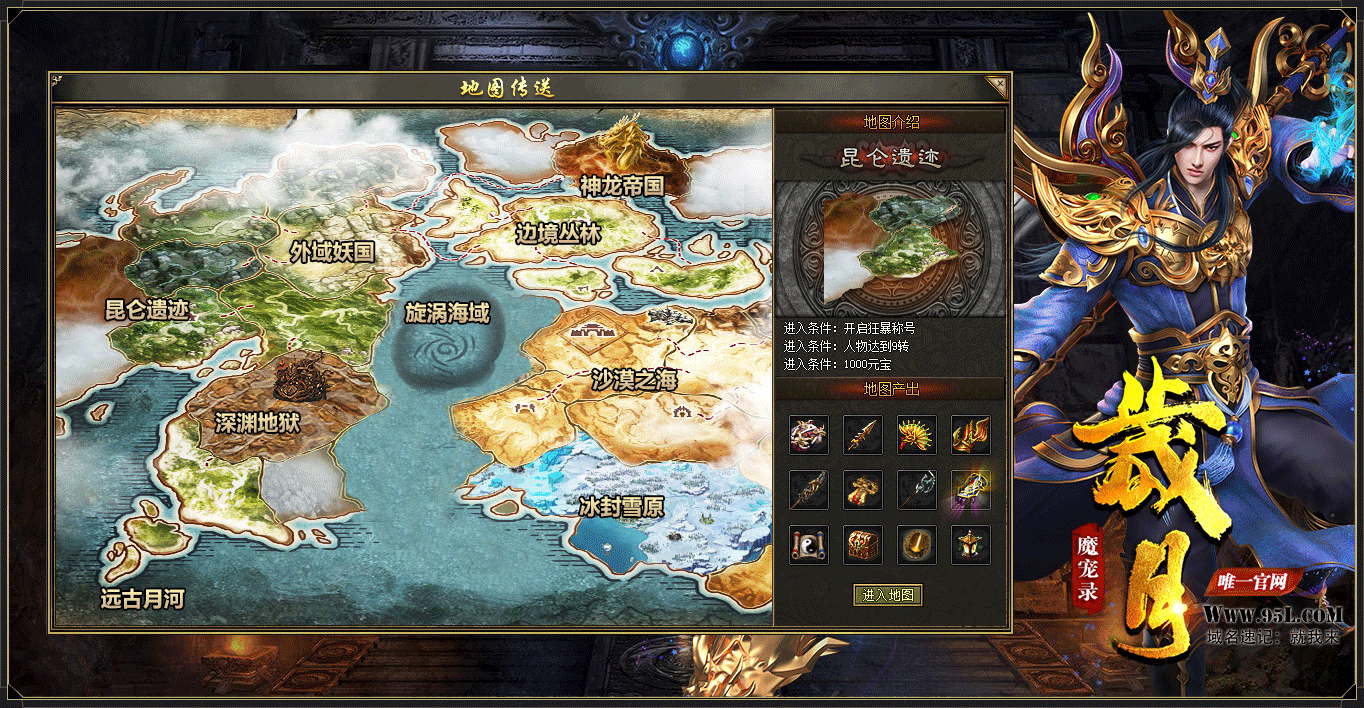The height and width of the screenshot is (708, 1364).
Task: View the lantern item in map drops
Action: (970, 544)
